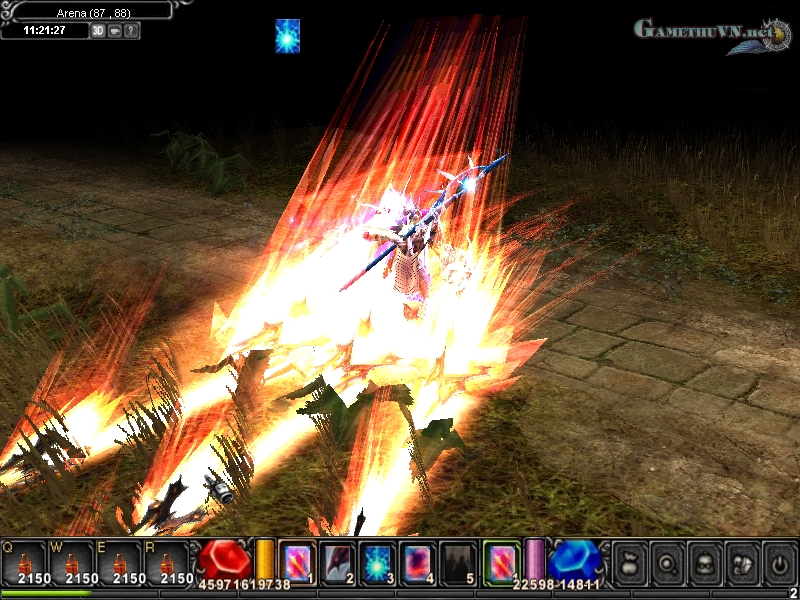Use the potion in the E slot

click(120, 562)
